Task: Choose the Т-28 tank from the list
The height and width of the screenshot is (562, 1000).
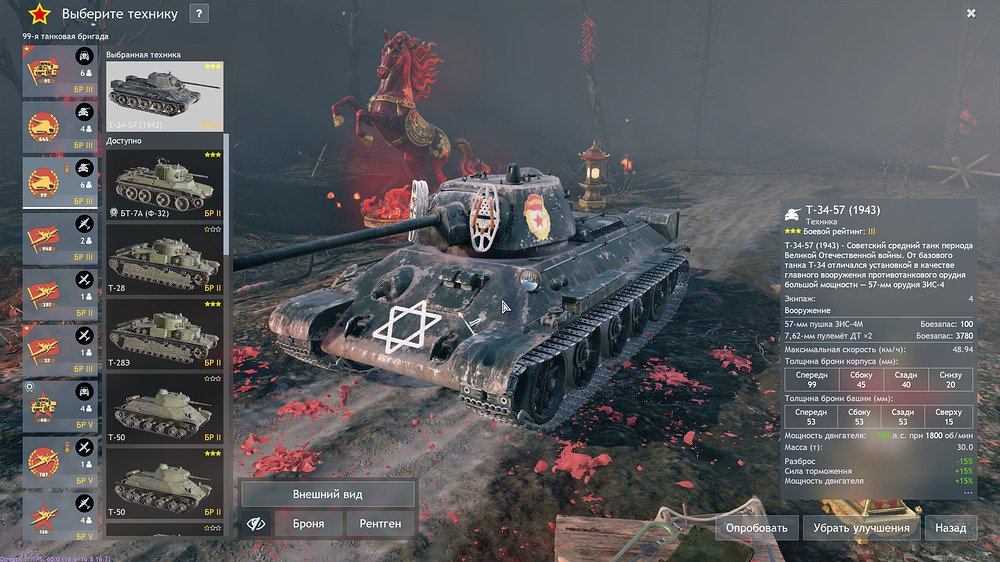Action: click(165, 262)
